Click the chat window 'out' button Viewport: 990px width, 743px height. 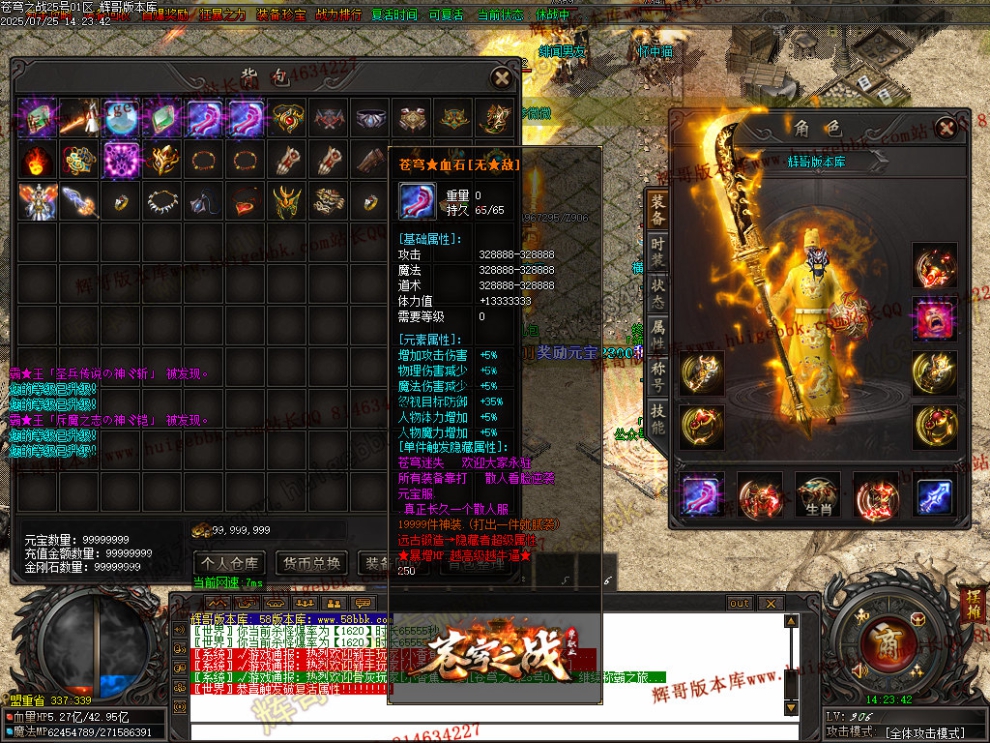pos(739,603)
